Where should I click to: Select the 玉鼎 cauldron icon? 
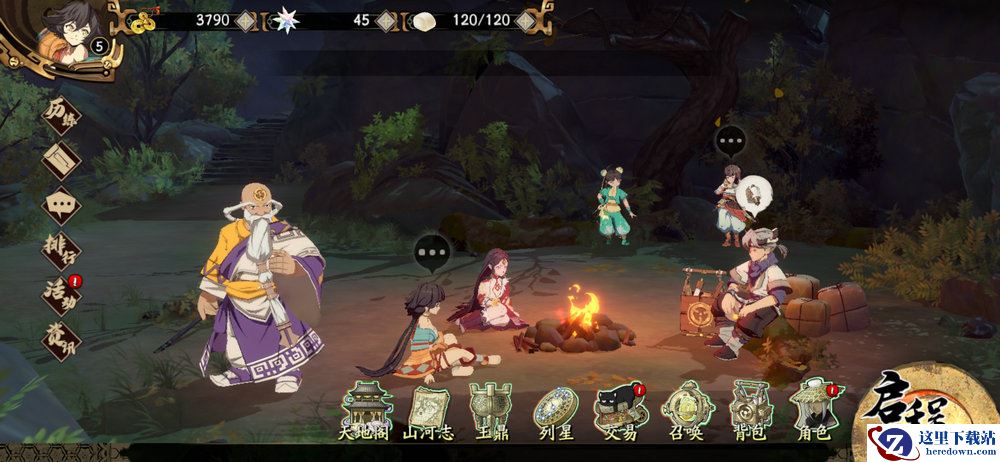494,412
